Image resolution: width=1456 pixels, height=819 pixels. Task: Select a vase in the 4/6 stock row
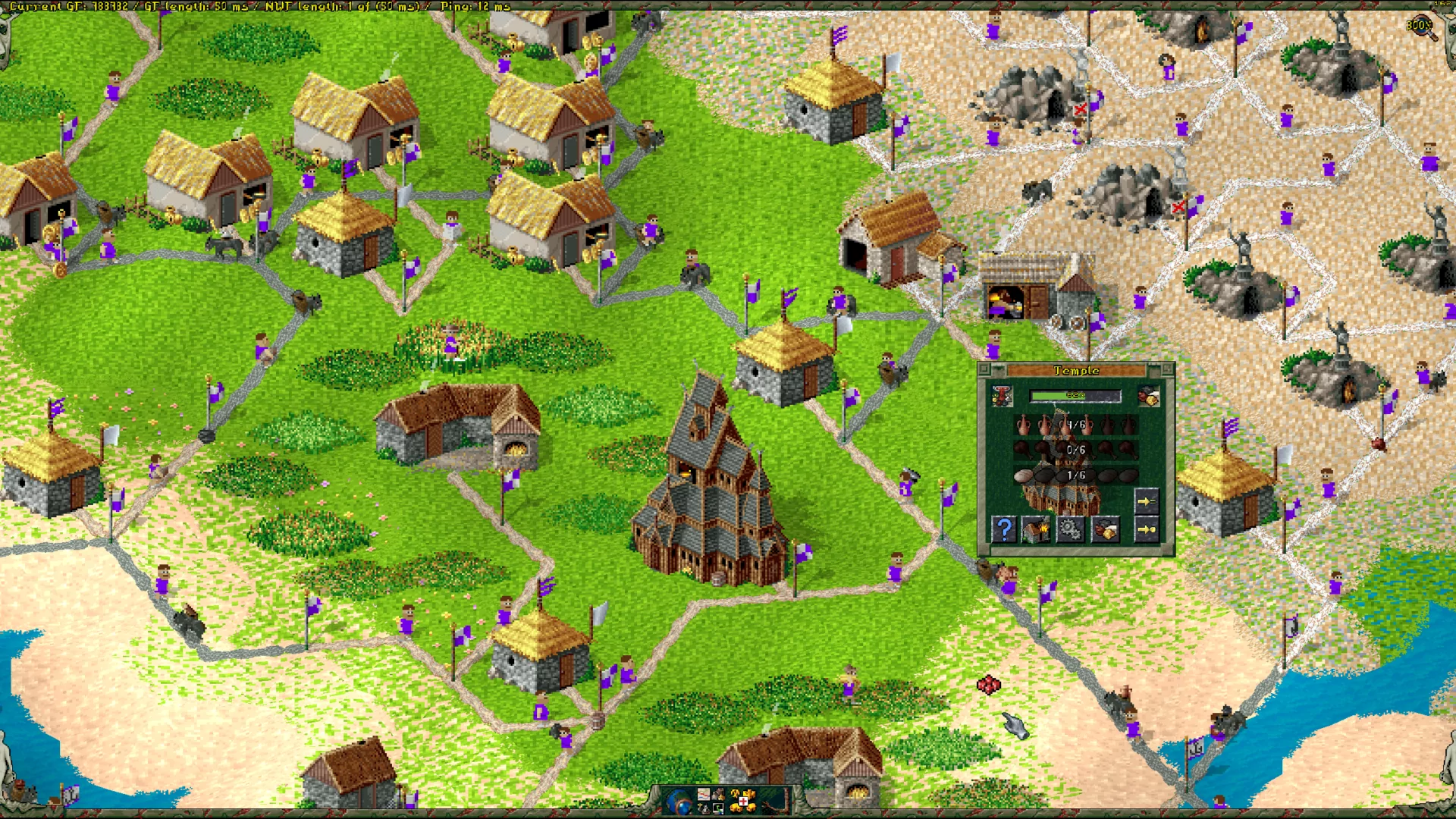click(1024, 425)
